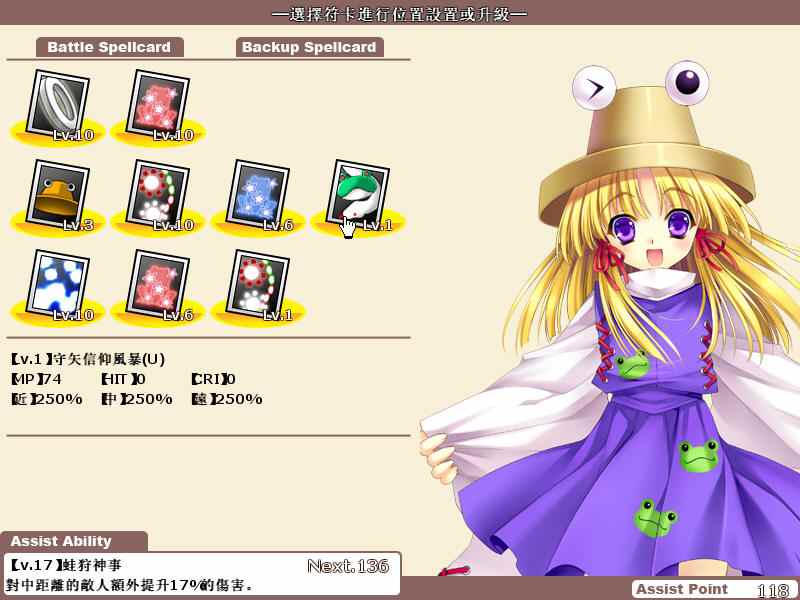Image resolution: width=800 pixels, height=600 pixels.
Task: Select the silver ring spellcard
Action: [59, 105]
